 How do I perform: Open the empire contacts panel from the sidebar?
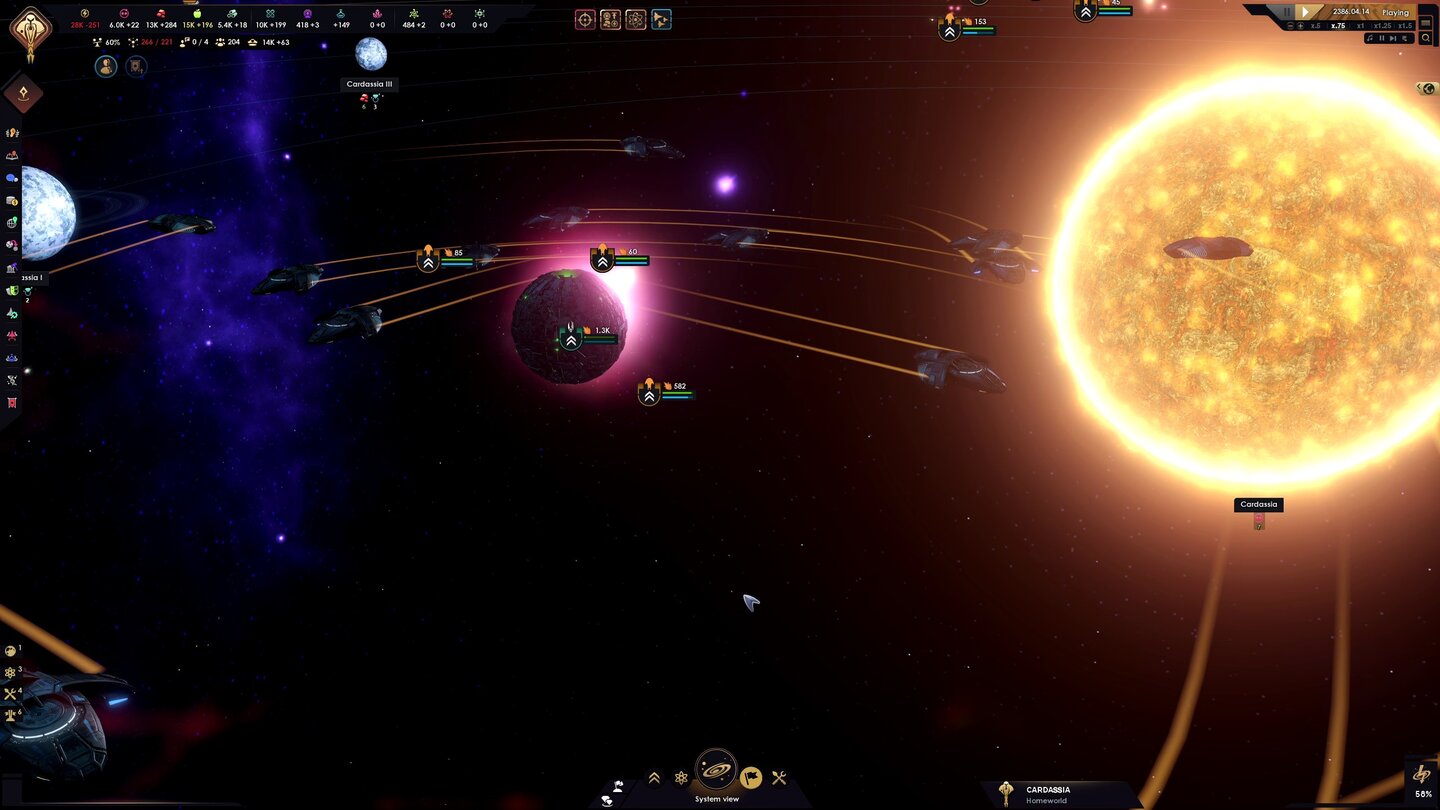(x=12, y=178)
